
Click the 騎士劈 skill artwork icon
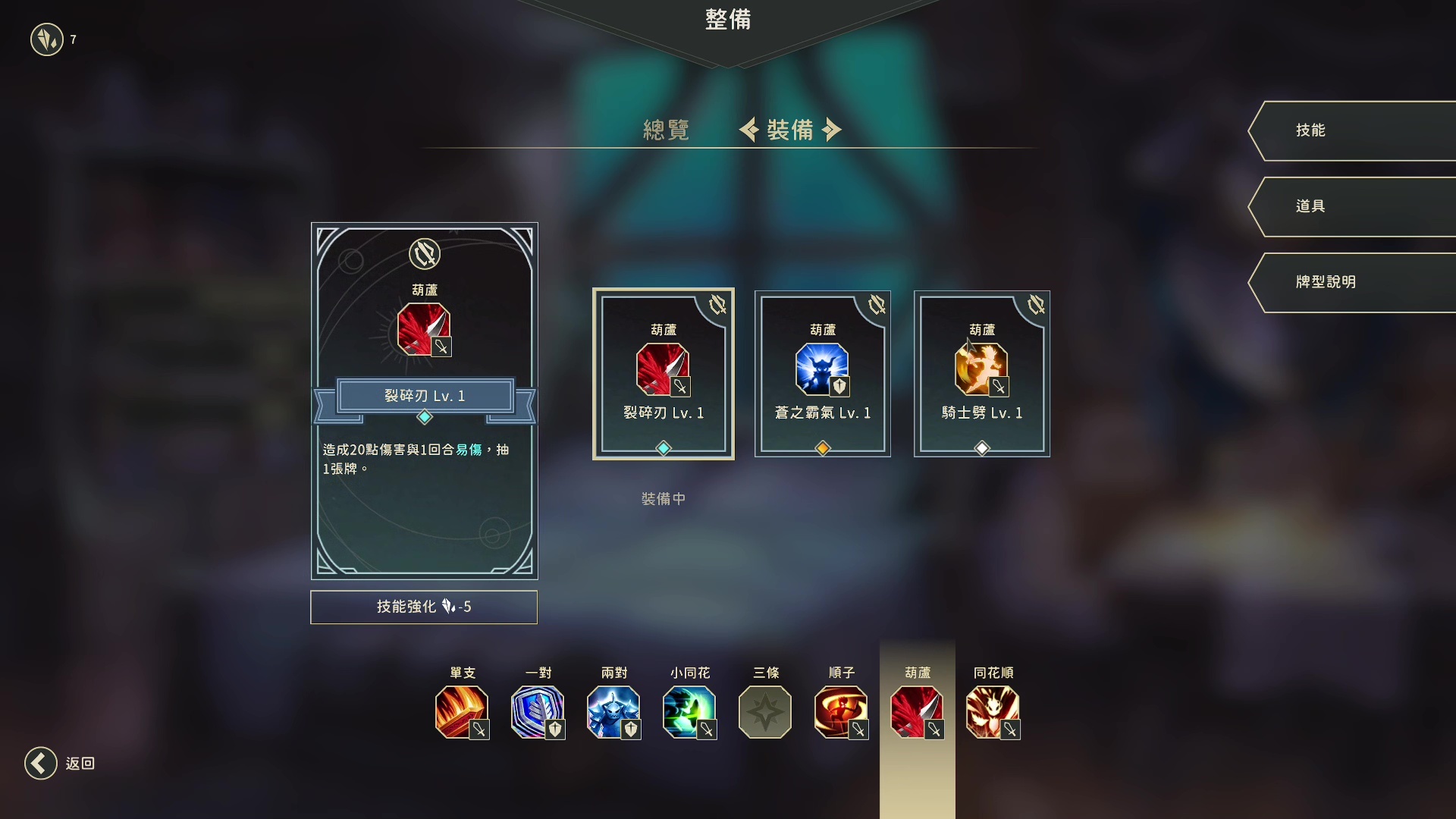(982, 369)
